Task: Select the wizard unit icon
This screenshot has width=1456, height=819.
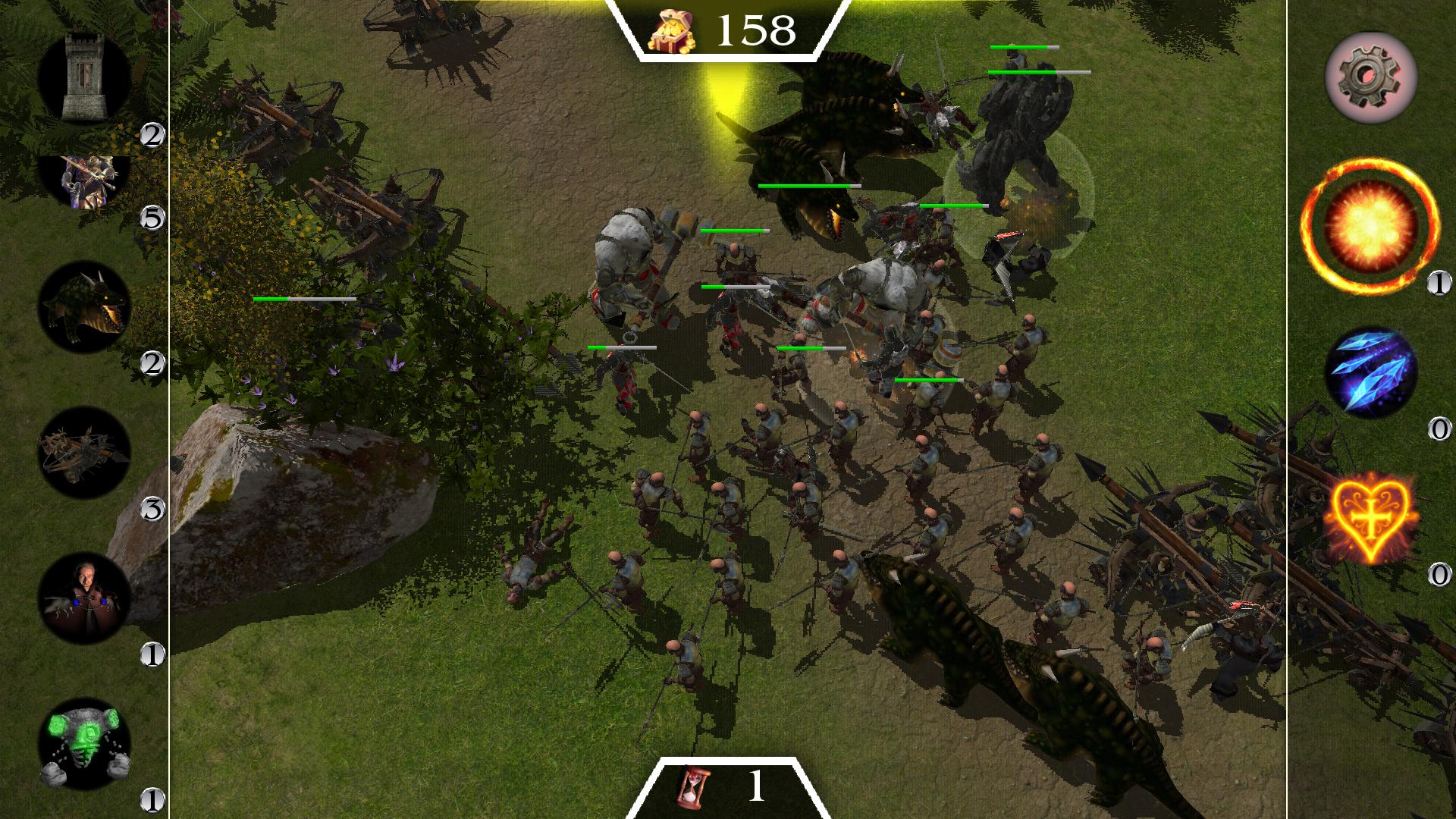Action: (86, 599)
